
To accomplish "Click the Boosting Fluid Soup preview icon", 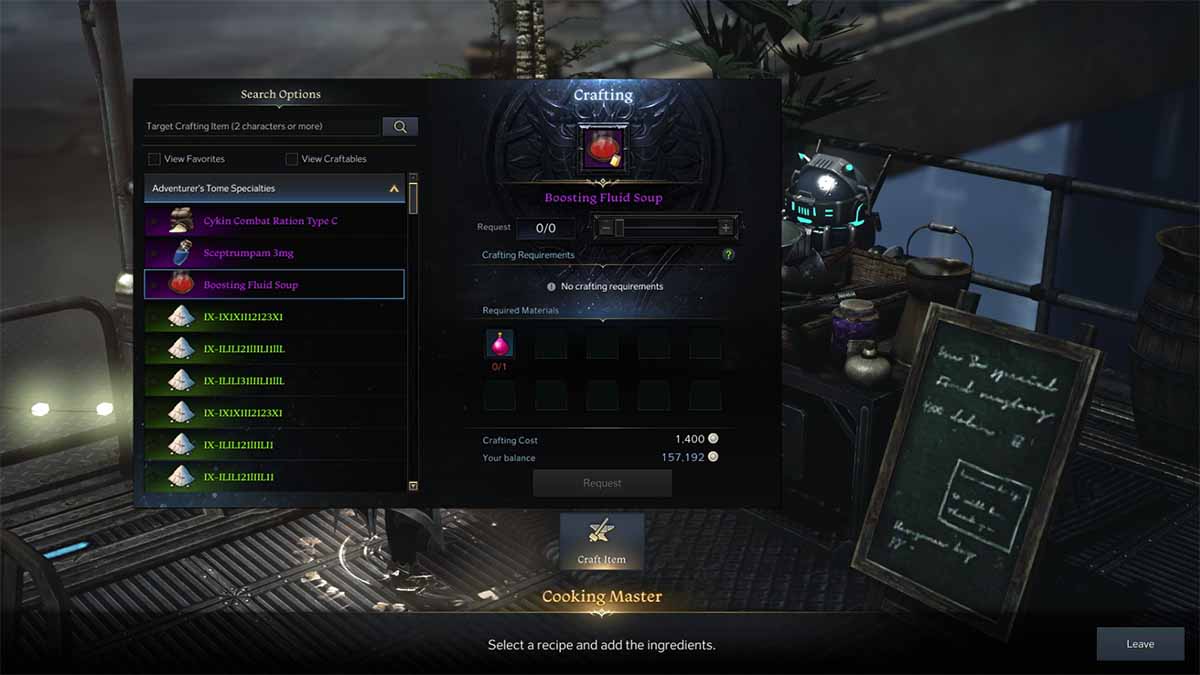I will pos(603,148).
